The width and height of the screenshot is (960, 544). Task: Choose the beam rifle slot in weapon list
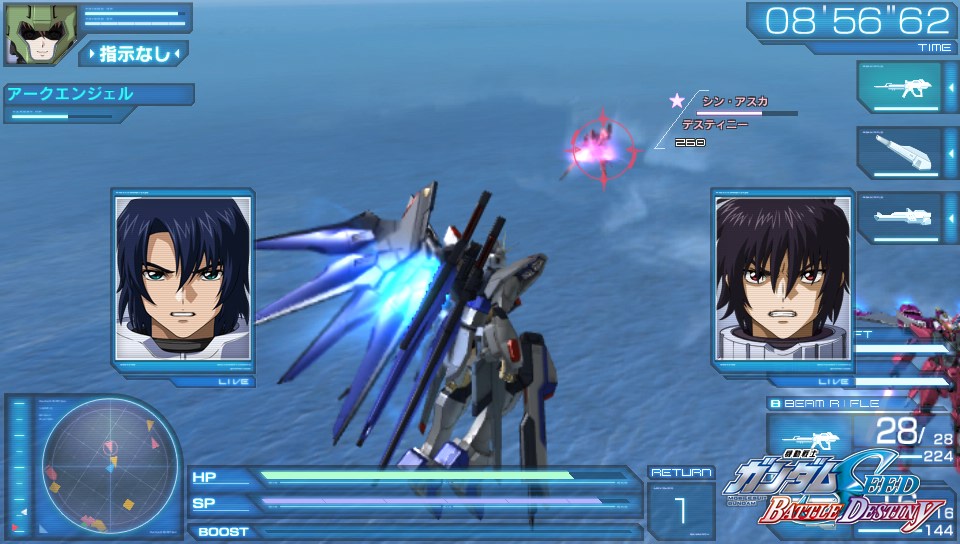point(899,88)
